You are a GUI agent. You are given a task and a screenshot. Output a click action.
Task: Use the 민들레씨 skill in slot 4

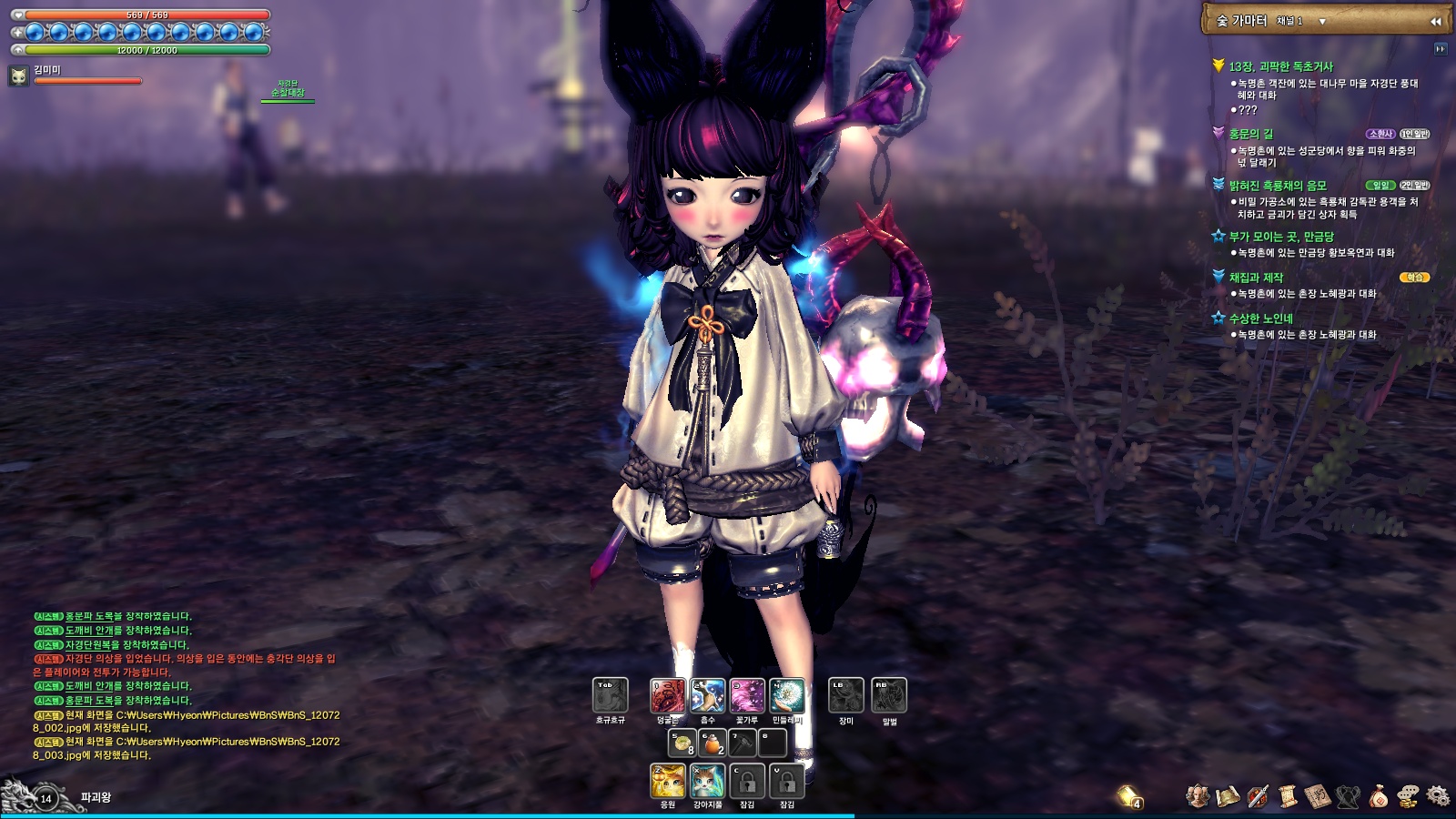[787, 695]
